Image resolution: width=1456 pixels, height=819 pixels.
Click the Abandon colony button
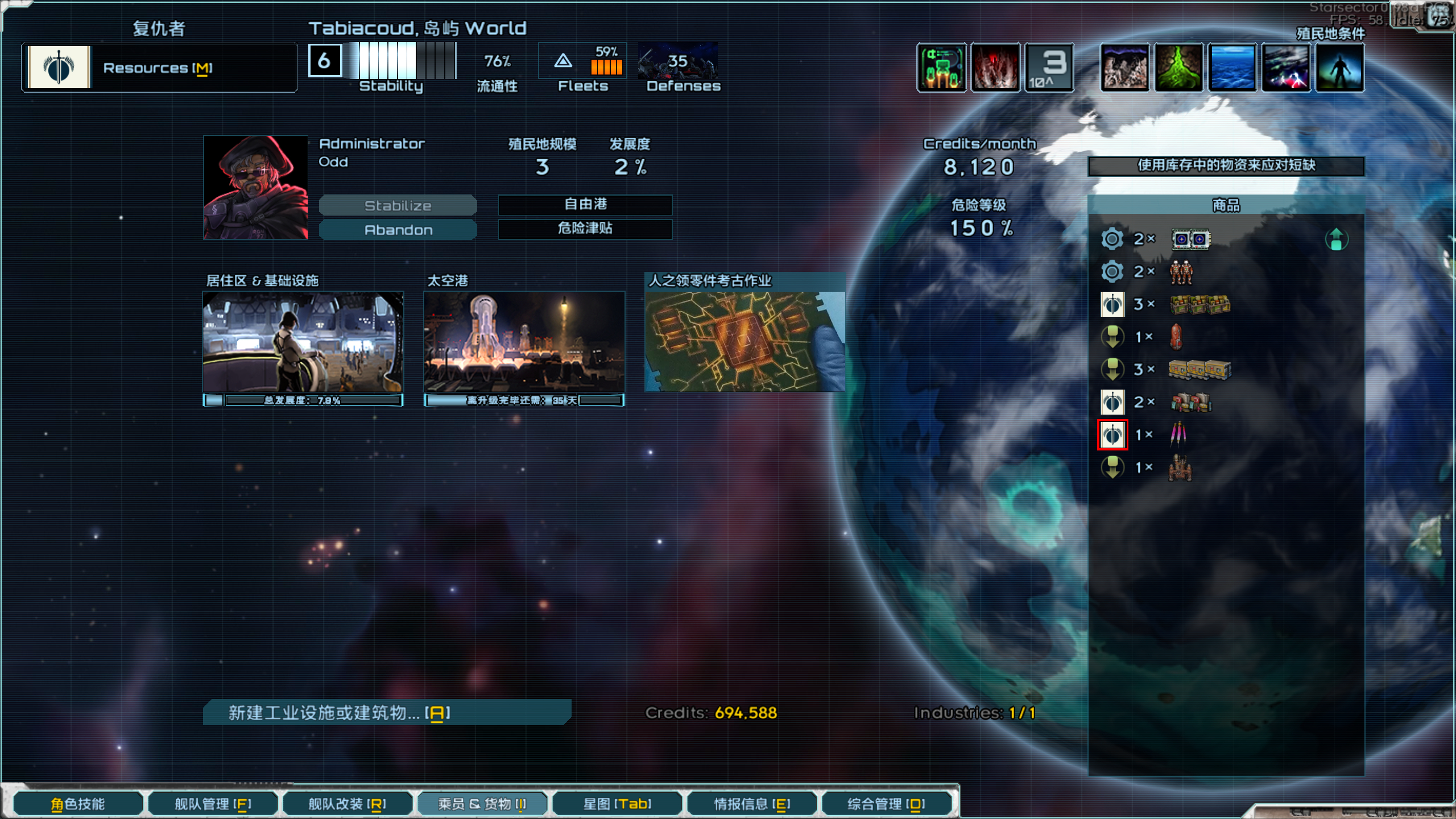(398, 230)
